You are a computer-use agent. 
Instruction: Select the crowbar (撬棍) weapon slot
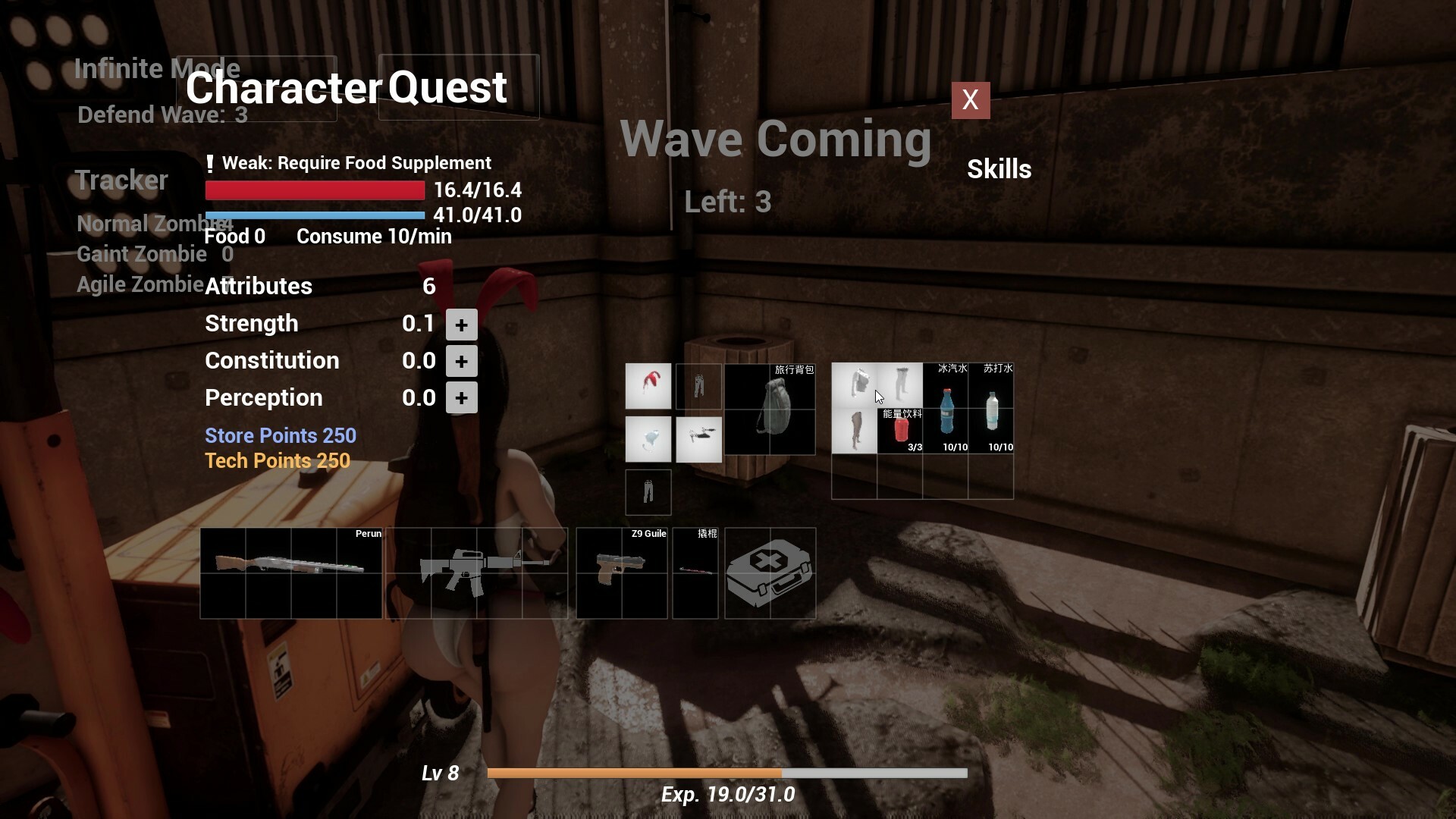point(695,574)
